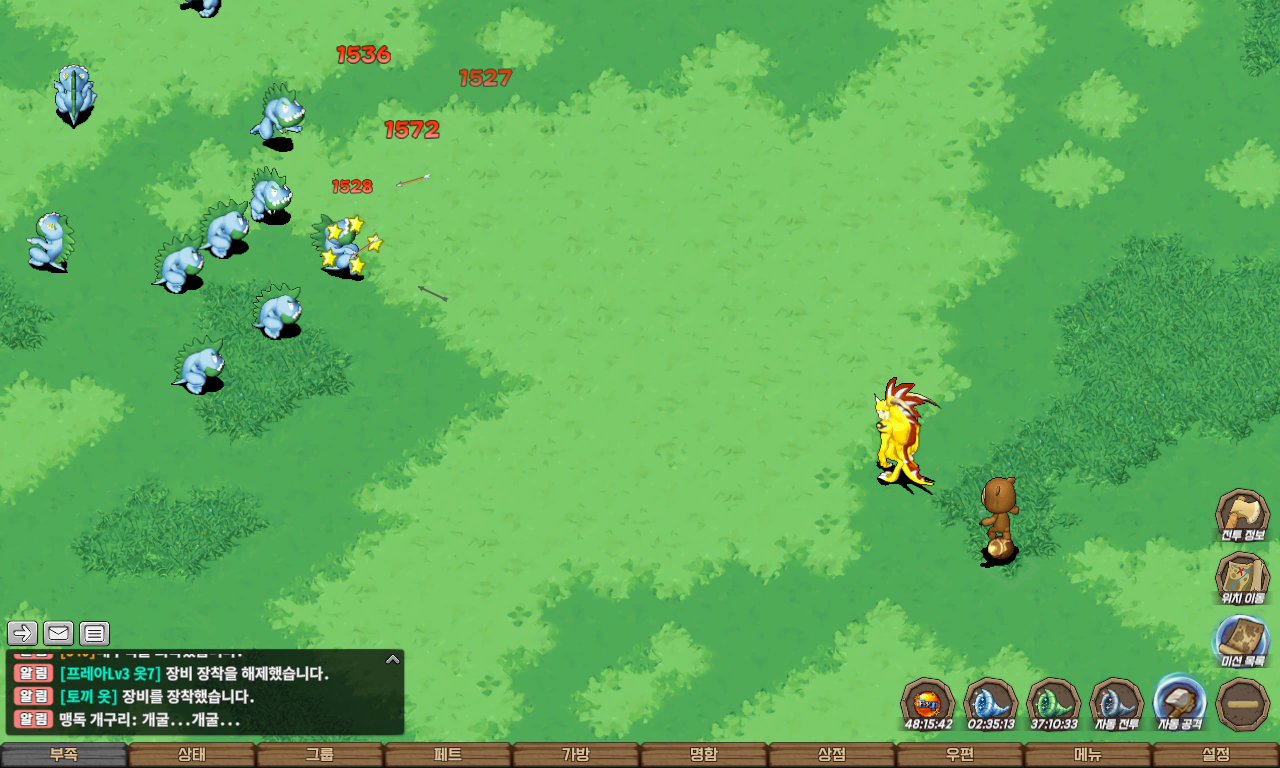Open the 메뉴 (menu) tab
The width and height of the screenshot is (1280, 768).
pos(1088,755)
